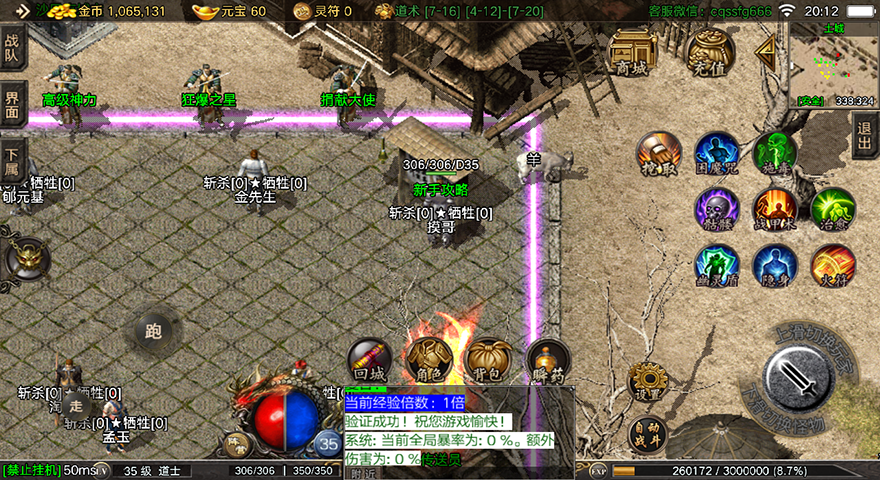The height and width of the screenshot is (480, 880).
Task: Summon with the 骷髅 skull skill
Action: [716, 208]
